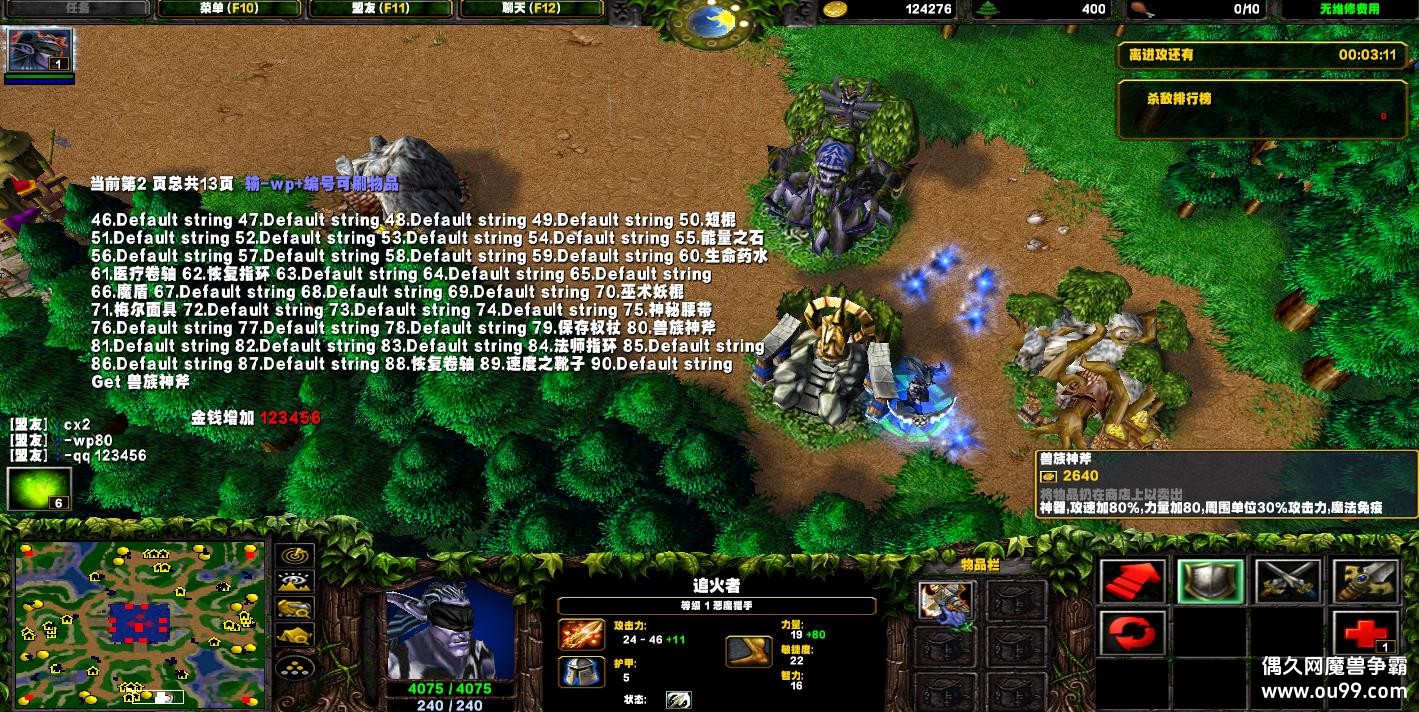
Task: Choose the shield Stop command
Action: click(x=1210, y=581)
